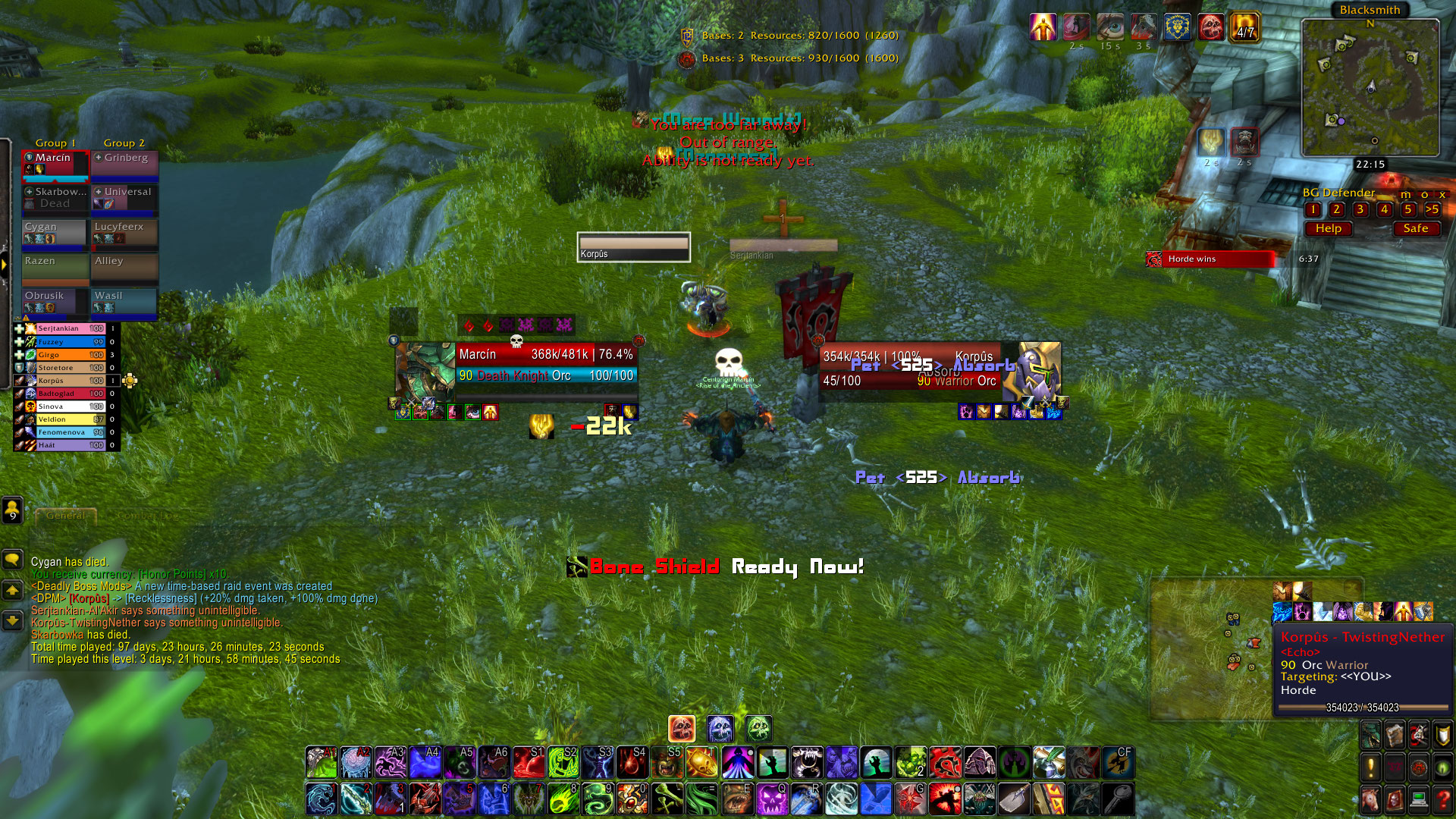Click Marcín's health bar showing 76.4%
The image size is (1456, 819).
(548, 354)
